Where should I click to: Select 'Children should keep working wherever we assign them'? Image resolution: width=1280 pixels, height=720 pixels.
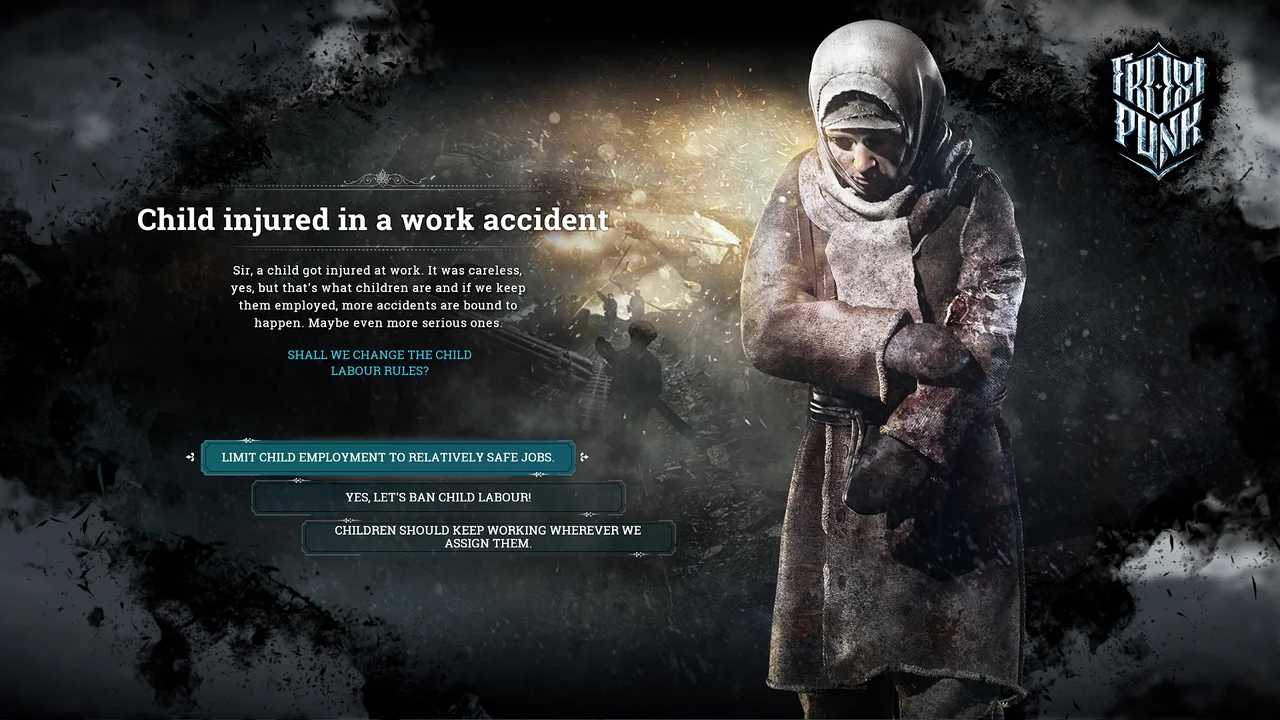(x=489, y=537)
